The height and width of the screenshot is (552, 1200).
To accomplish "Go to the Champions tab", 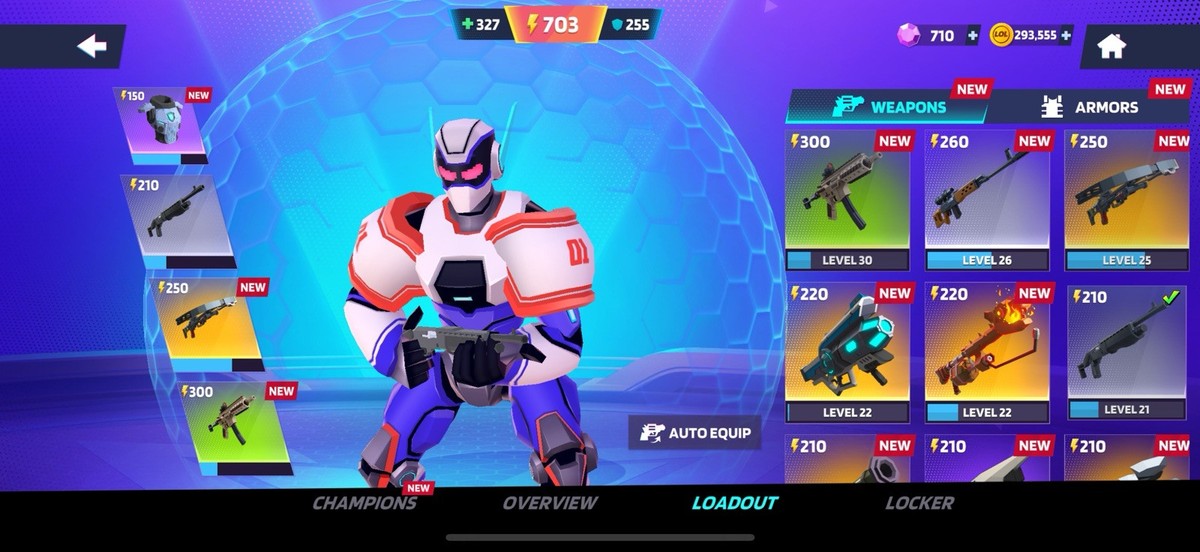I will 364,503.
